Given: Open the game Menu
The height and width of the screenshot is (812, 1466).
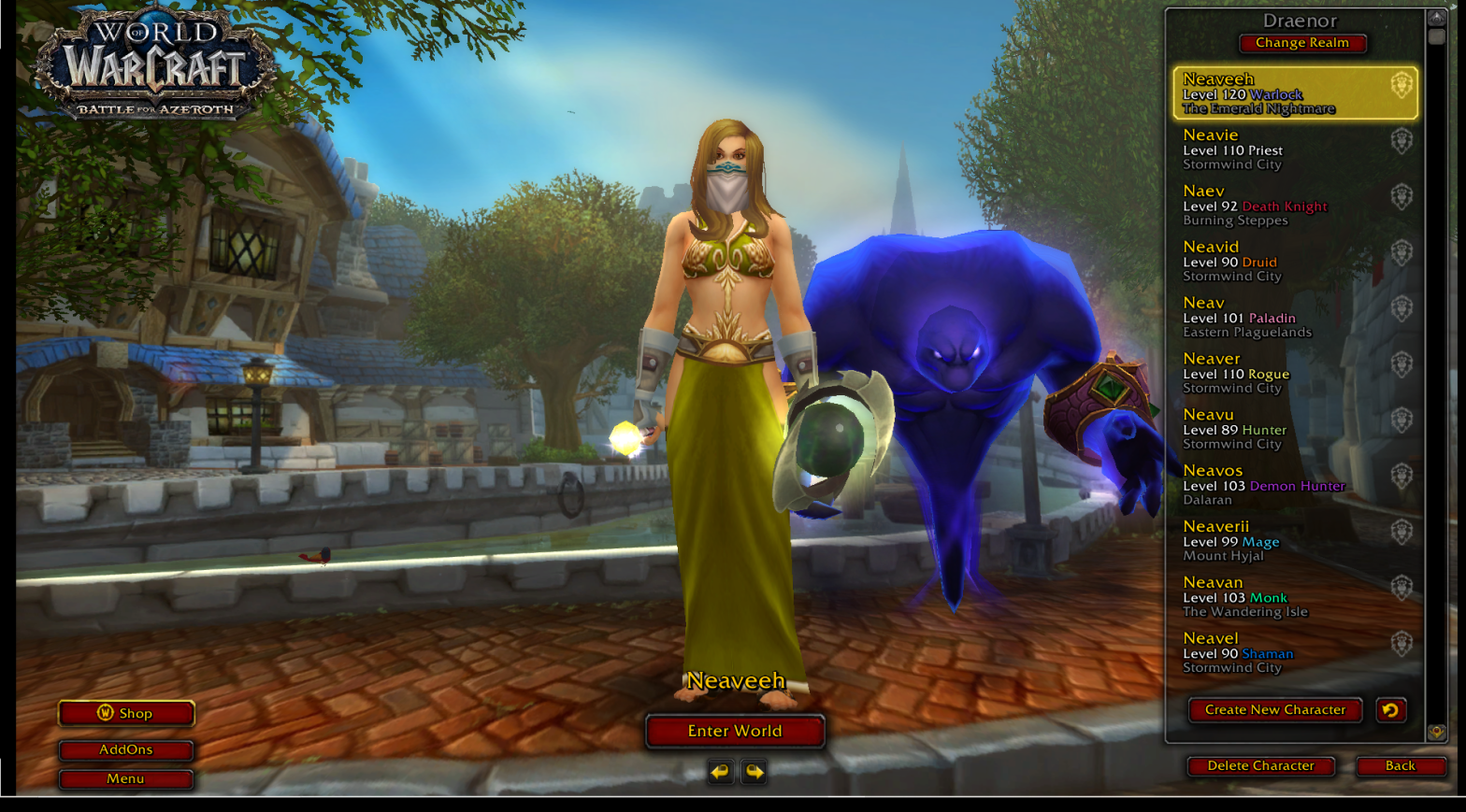Looking at the screenshot, I should (126, 778).
